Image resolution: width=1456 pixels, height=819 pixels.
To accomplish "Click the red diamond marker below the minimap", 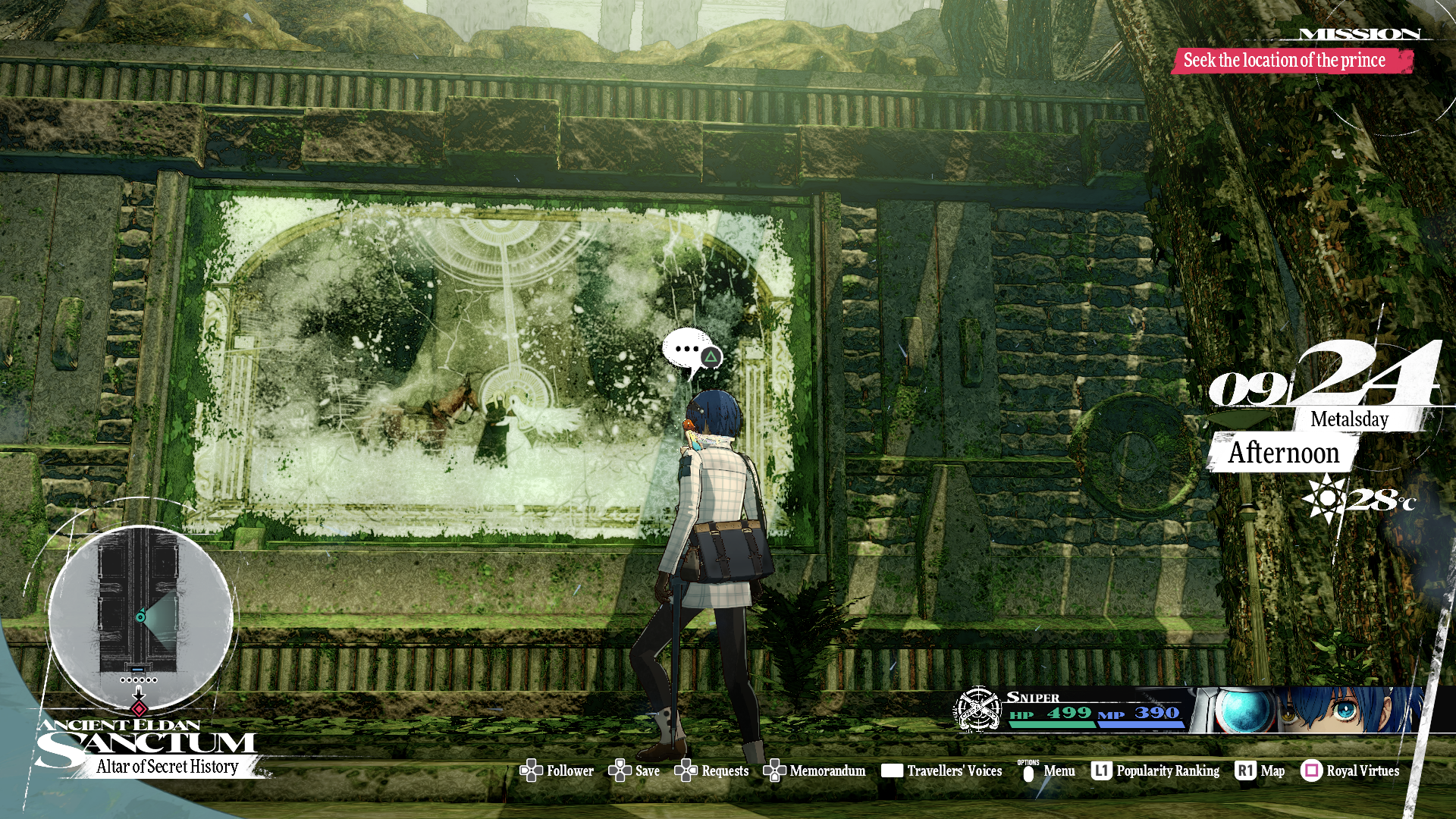I will (x=139, y=709).
